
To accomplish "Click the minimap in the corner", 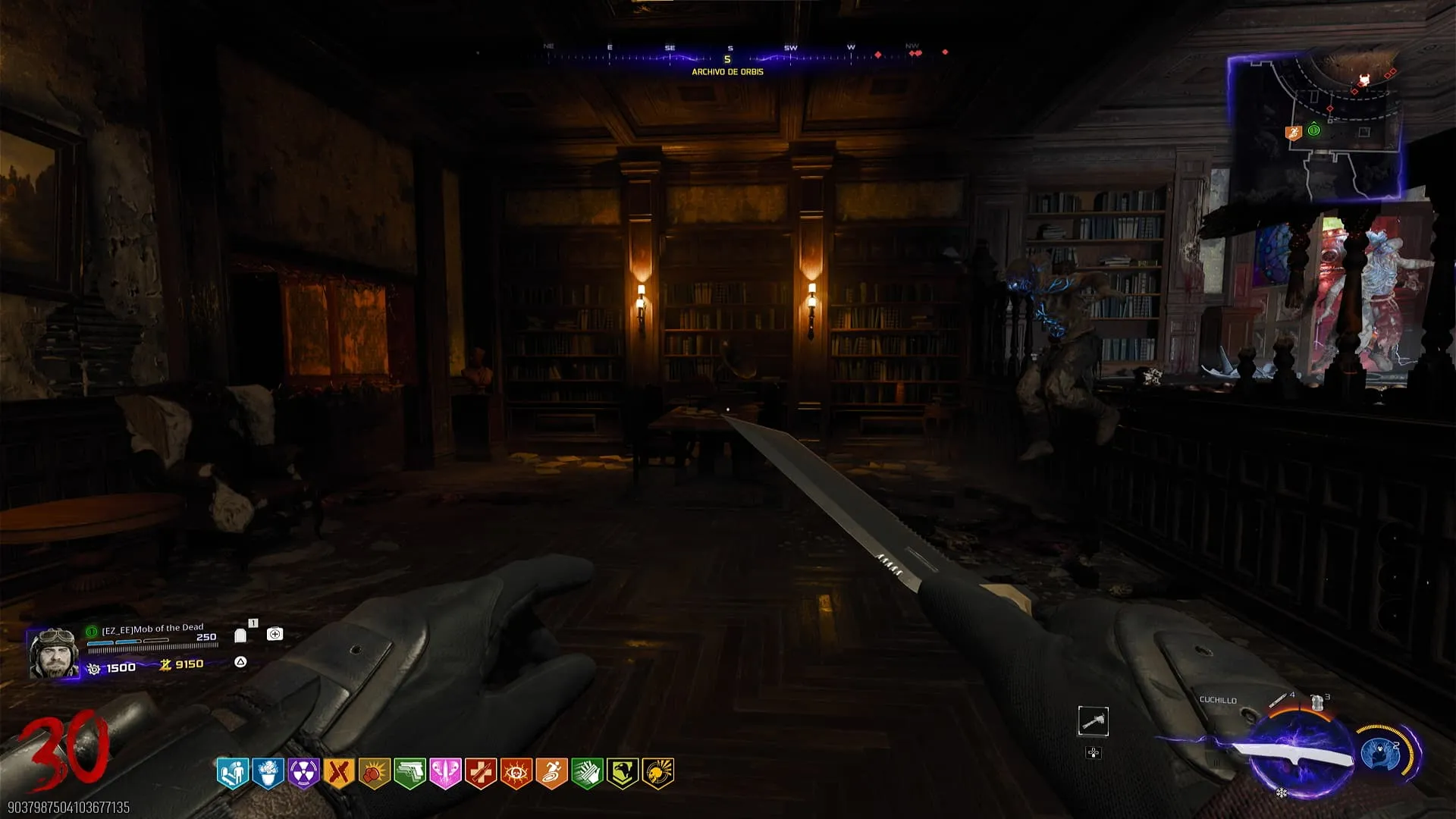I will click(1316, 127).
